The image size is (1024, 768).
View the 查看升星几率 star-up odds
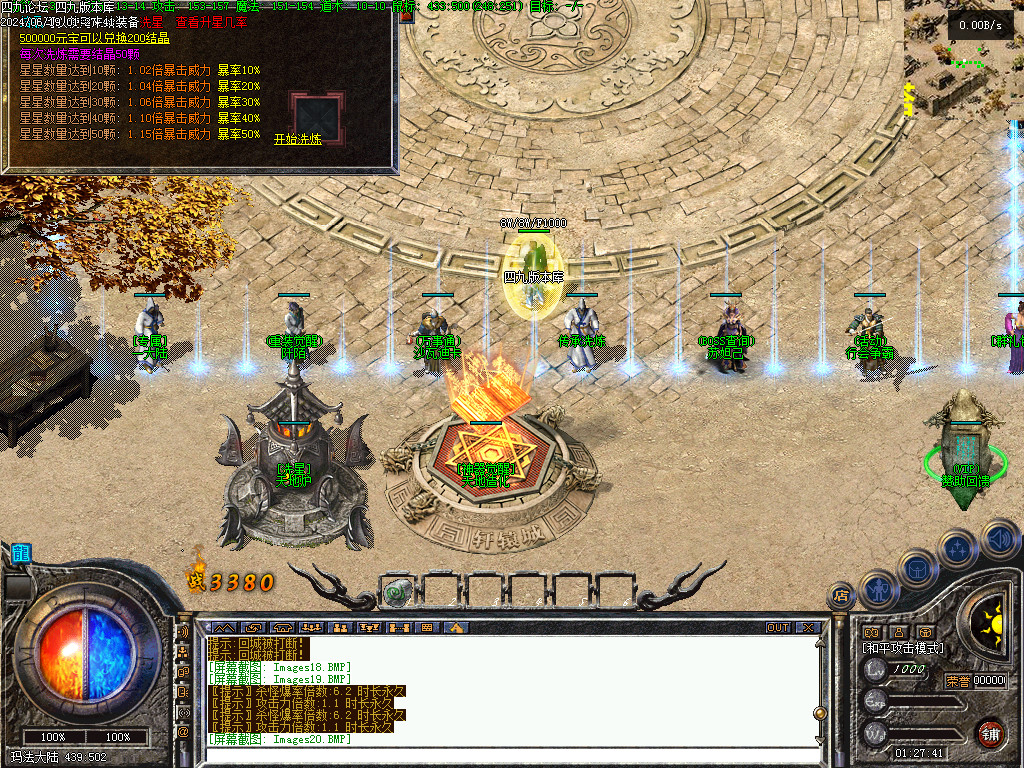211,21
